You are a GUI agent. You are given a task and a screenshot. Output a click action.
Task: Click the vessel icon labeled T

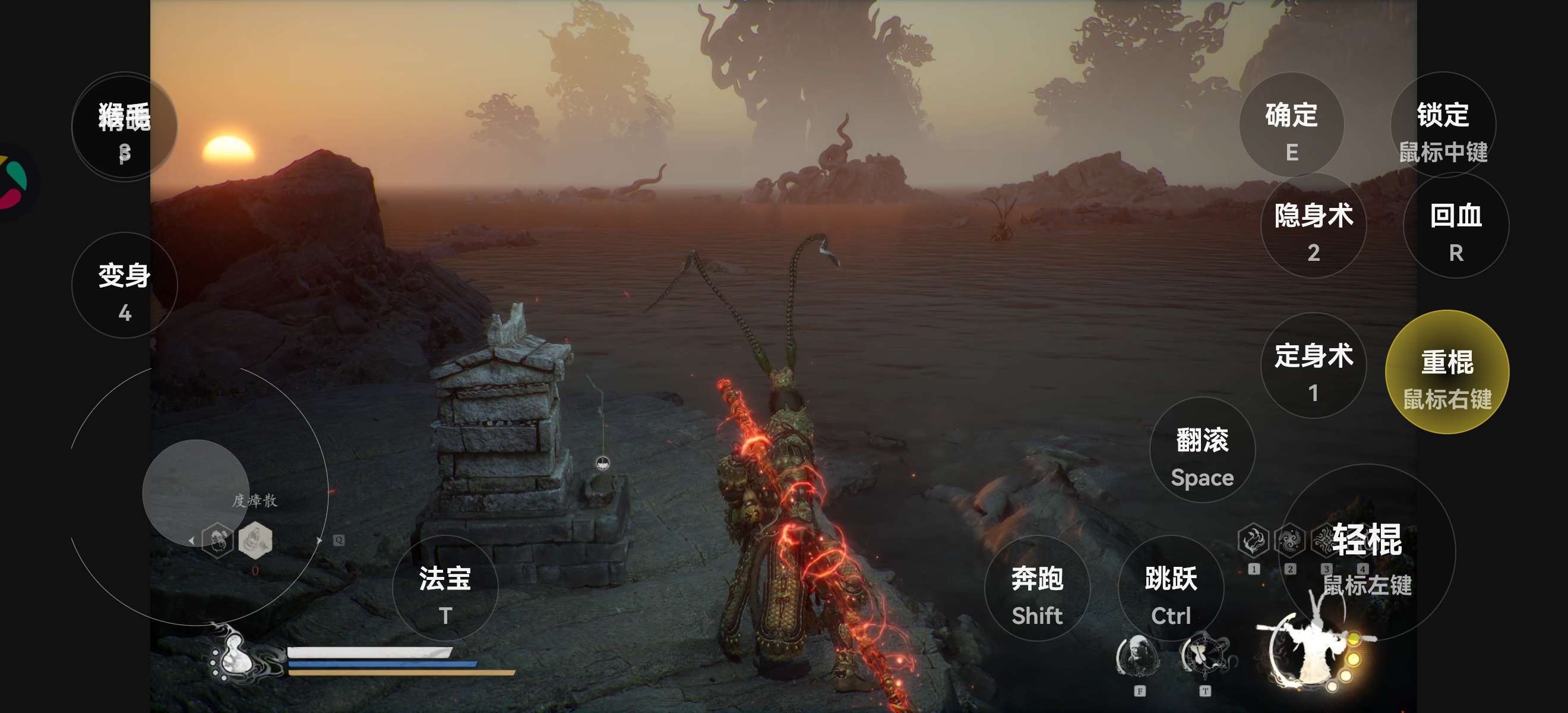pyautogui.click(x=1203, y=657)
